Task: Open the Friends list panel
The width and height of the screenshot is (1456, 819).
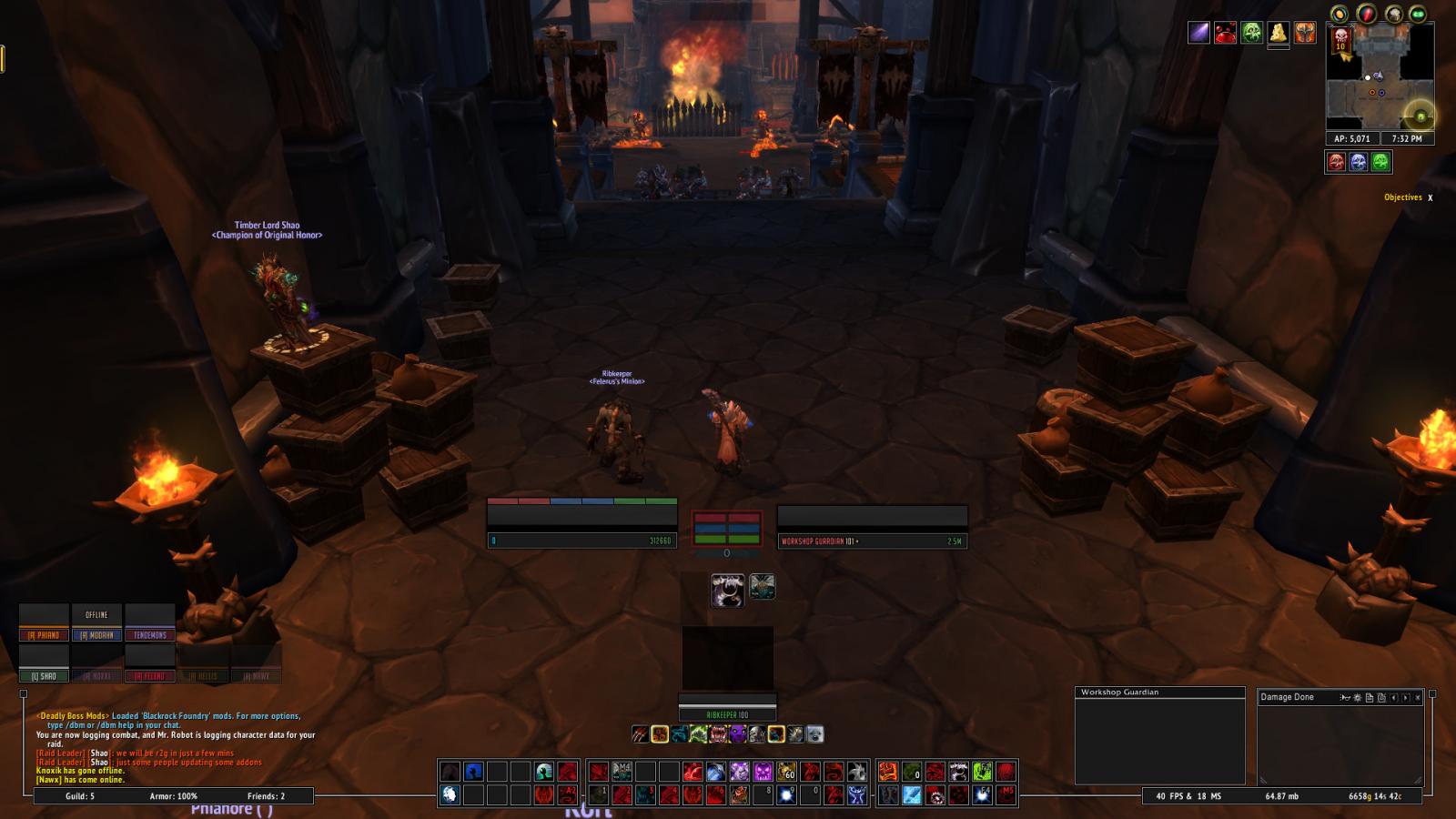Action: click(266, 796)
